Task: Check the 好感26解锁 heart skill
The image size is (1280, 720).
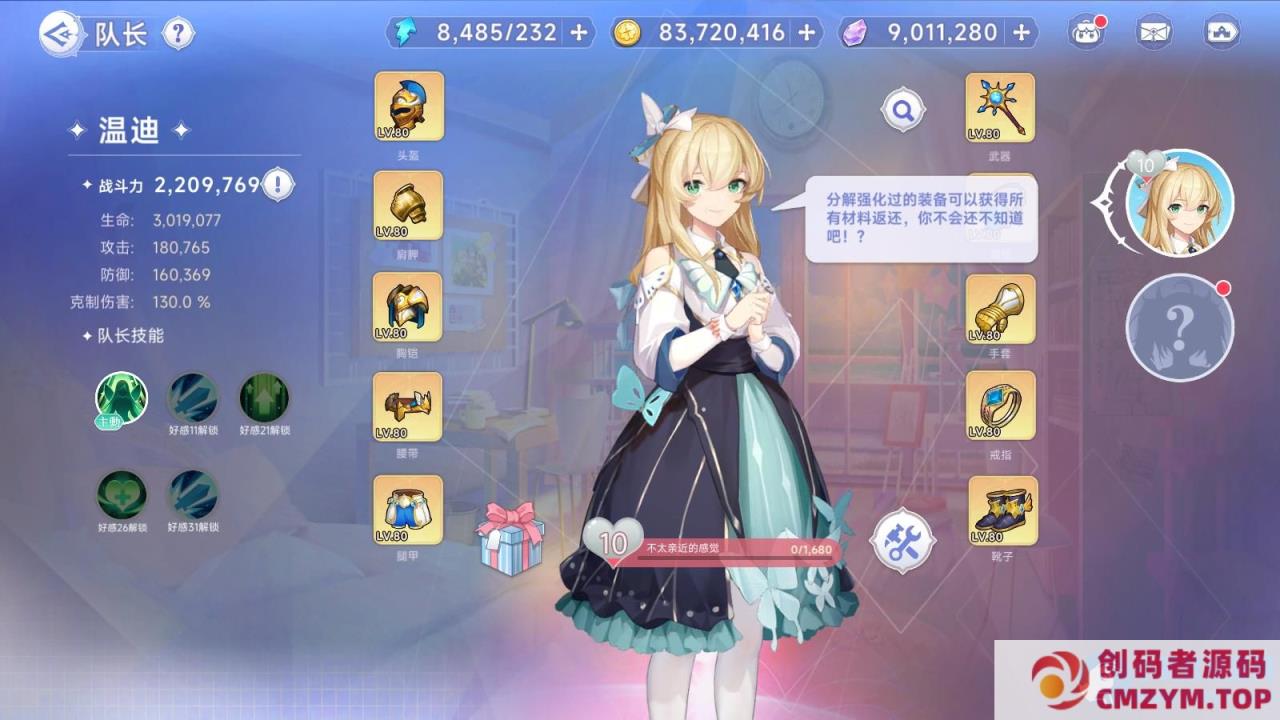Action: pyautogui.click(x=119, y=496)
